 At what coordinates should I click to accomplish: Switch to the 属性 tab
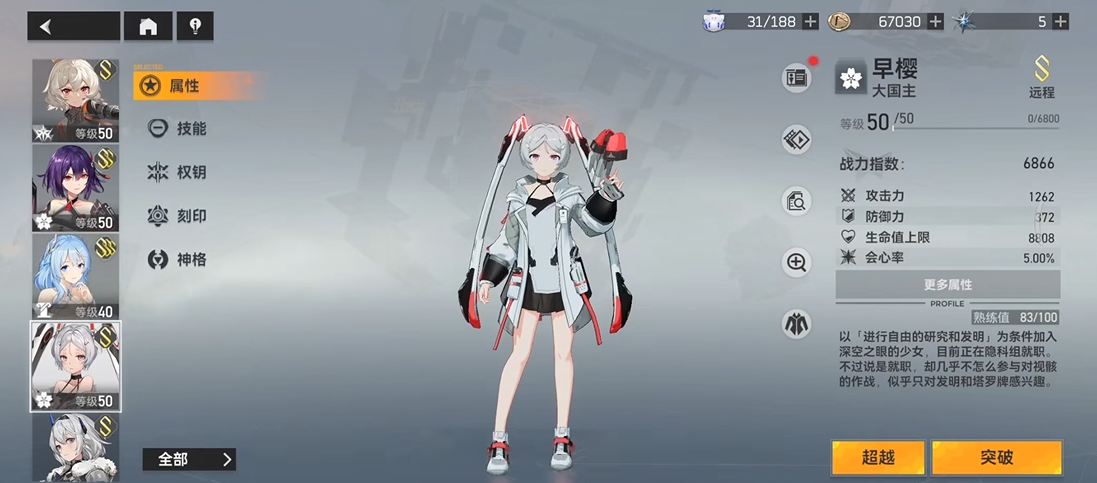(x=184, y=86)
